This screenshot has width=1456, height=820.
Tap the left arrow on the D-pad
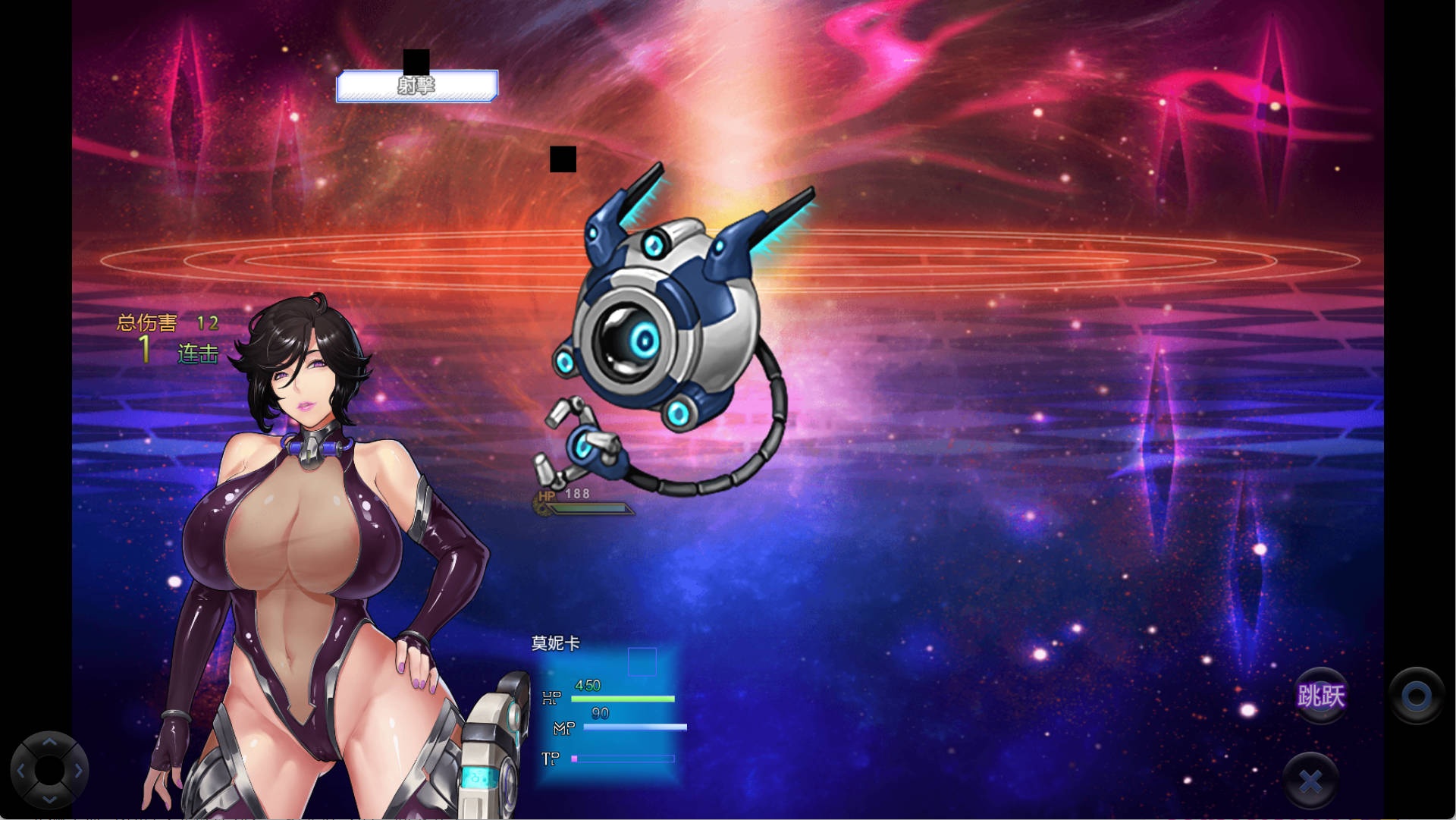coord(21,771)
